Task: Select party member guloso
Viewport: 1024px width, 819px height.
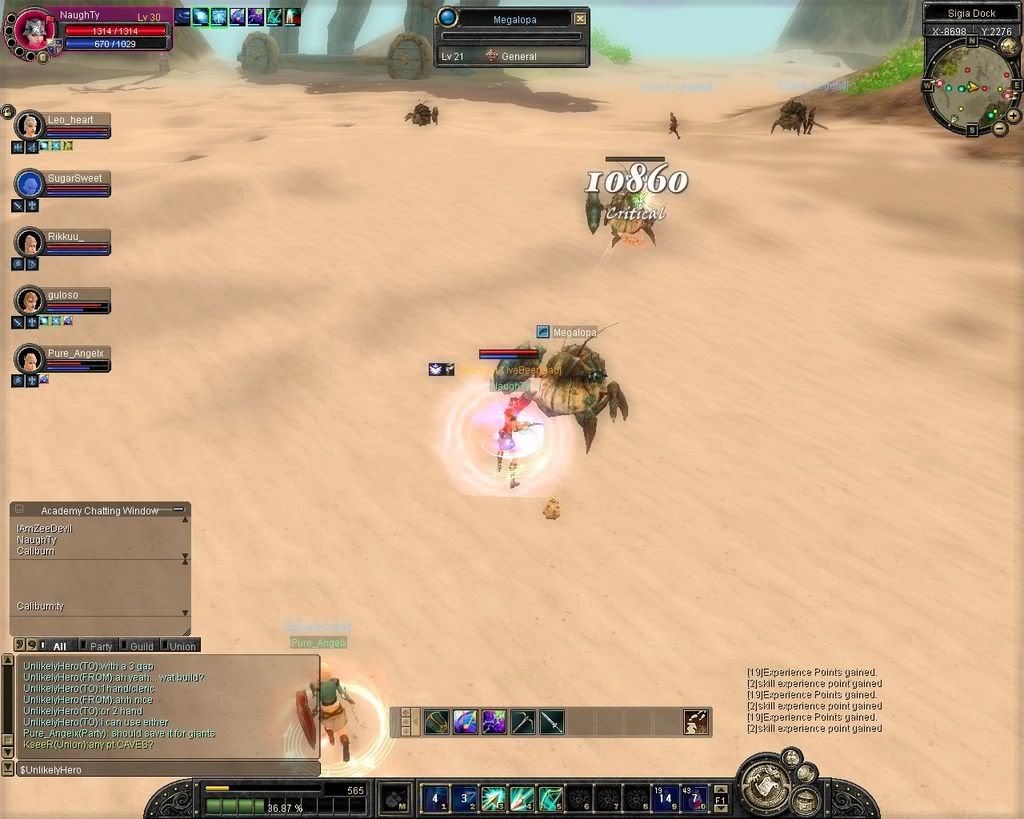Action: [31, 300]
